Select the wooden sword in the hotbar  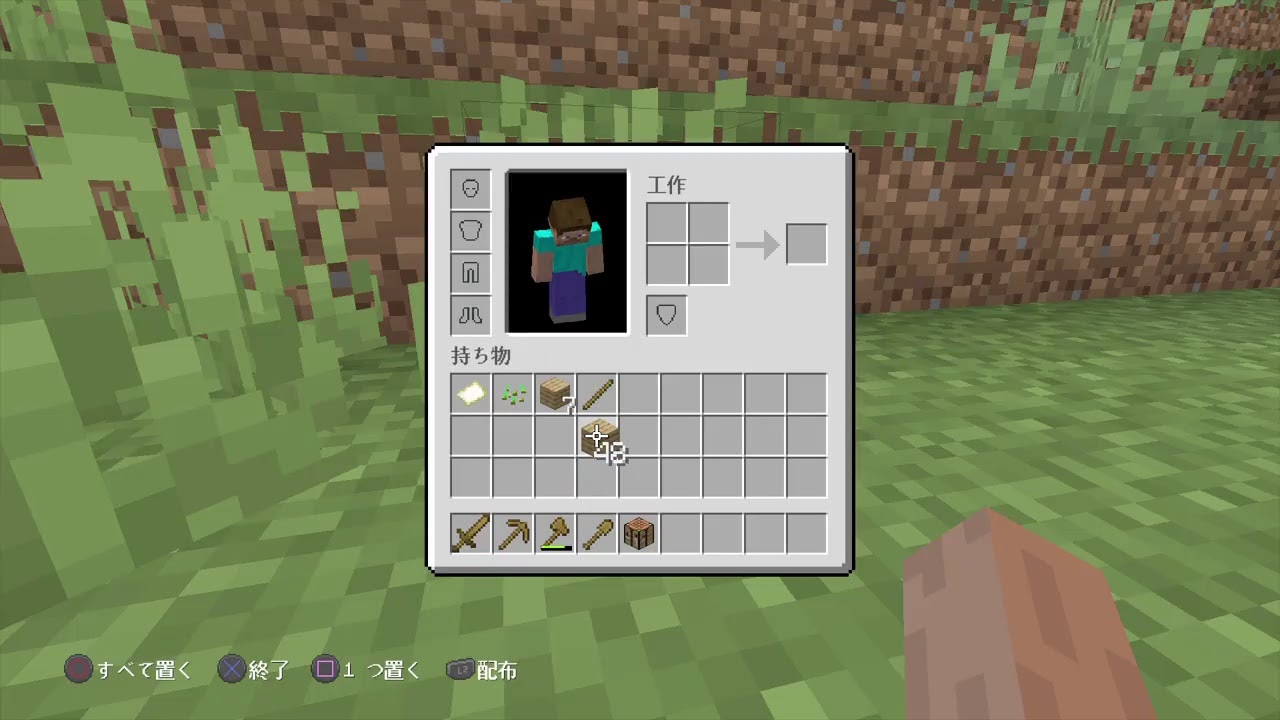pos(470,533)
